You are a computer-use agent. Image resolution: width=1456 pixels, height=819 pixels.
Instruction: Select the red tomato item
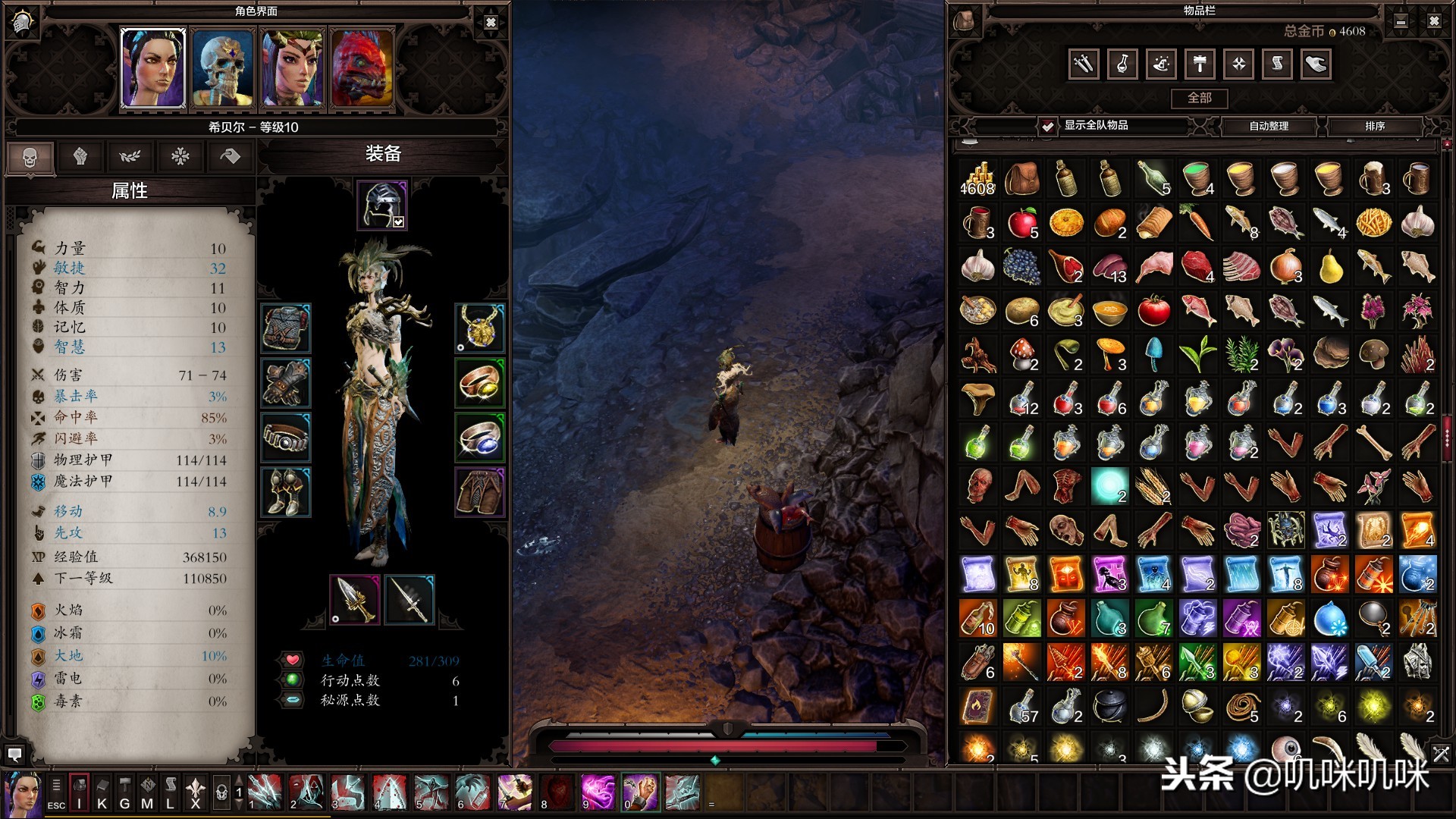pyautogui.click(x=1153, y=311)
